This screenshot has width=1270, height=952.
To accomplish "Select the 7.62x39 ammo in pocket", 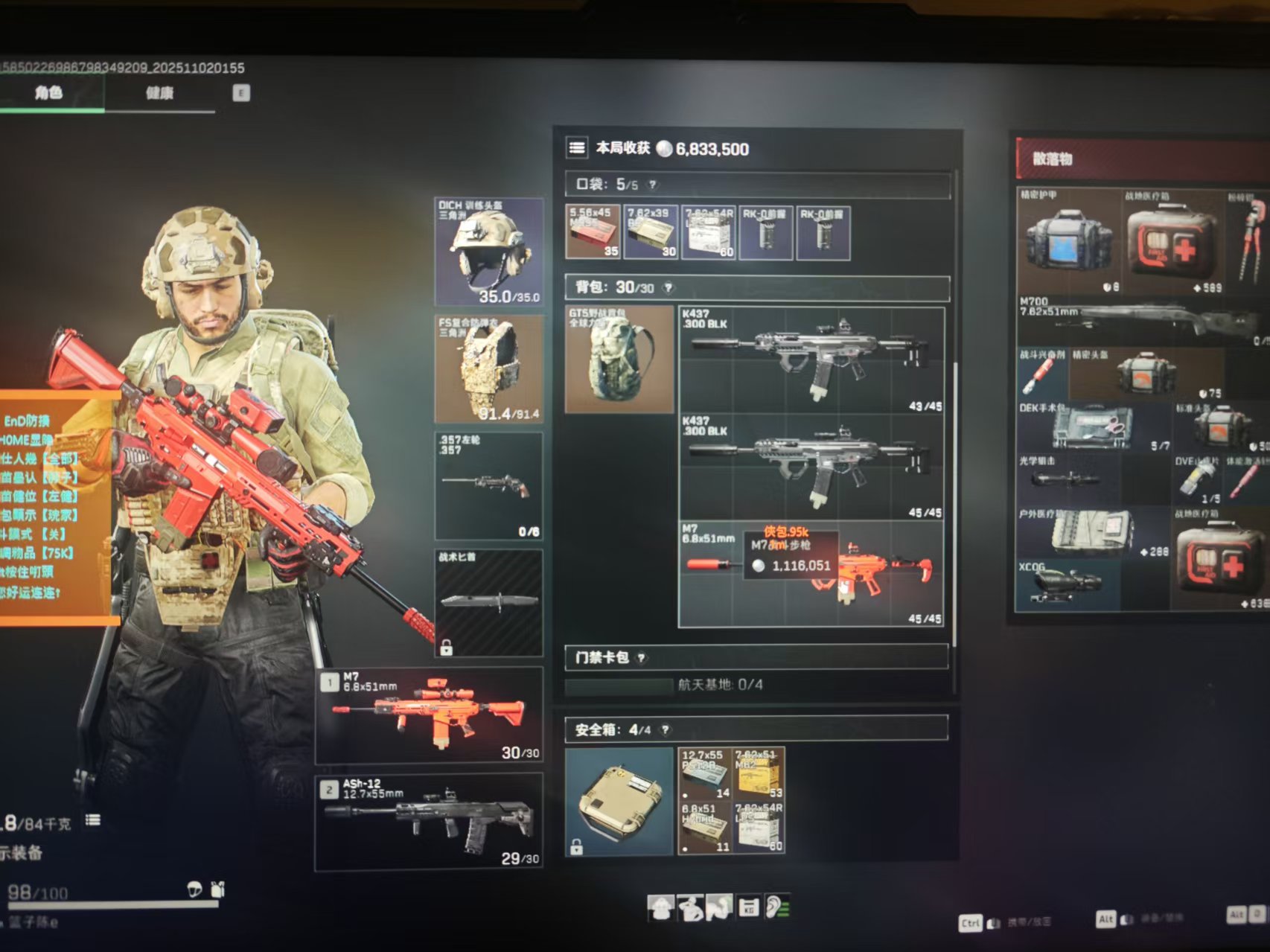I will 651,232.
